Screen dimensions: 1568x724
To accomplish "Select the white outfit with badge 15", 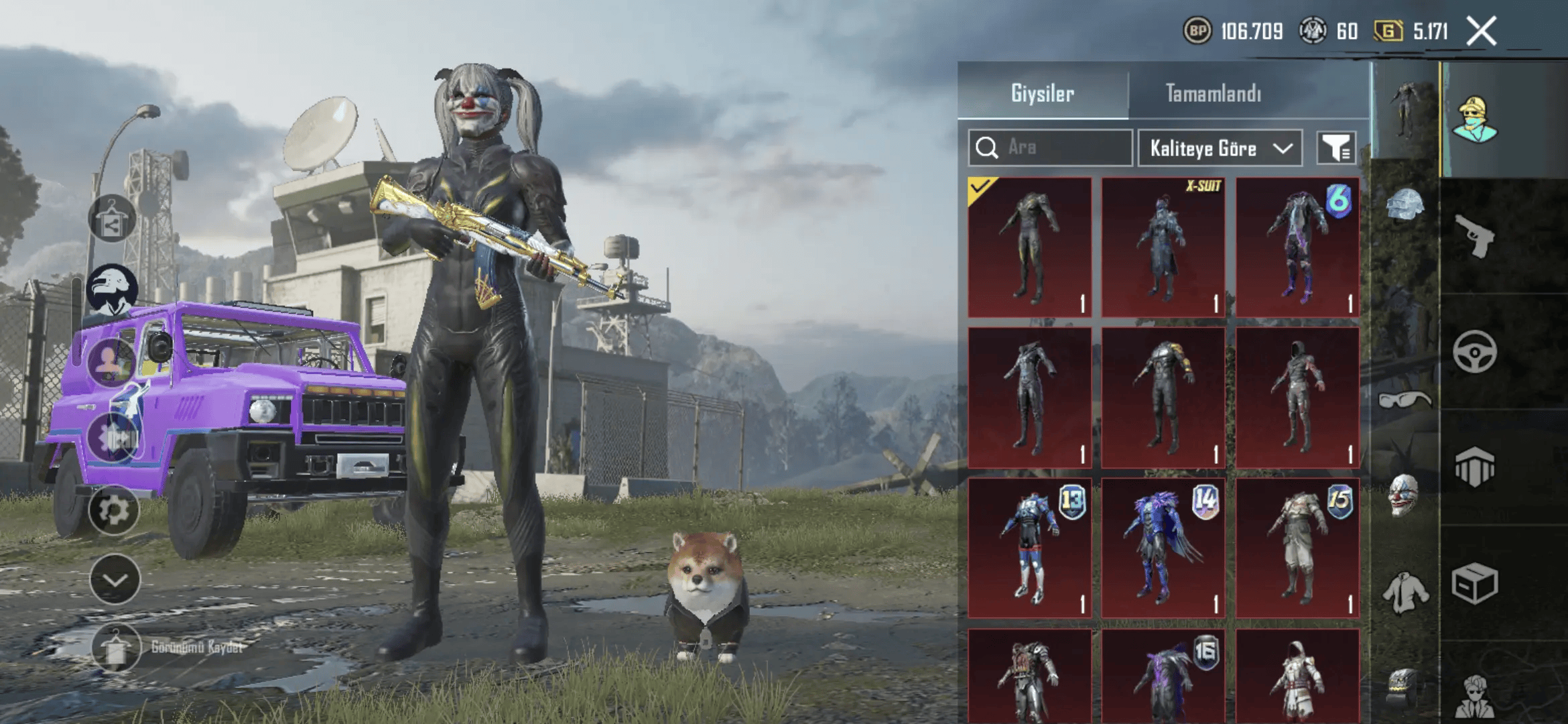I will click(1297, 547).
